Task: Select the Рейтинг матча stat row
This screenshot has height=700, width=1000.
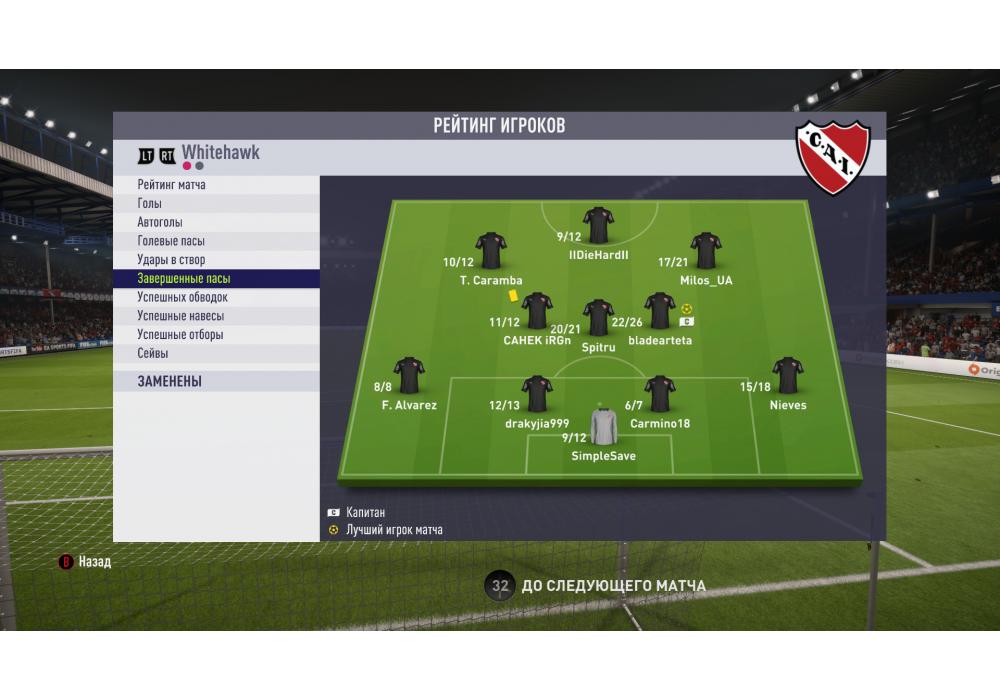Action: coord(216,185)
